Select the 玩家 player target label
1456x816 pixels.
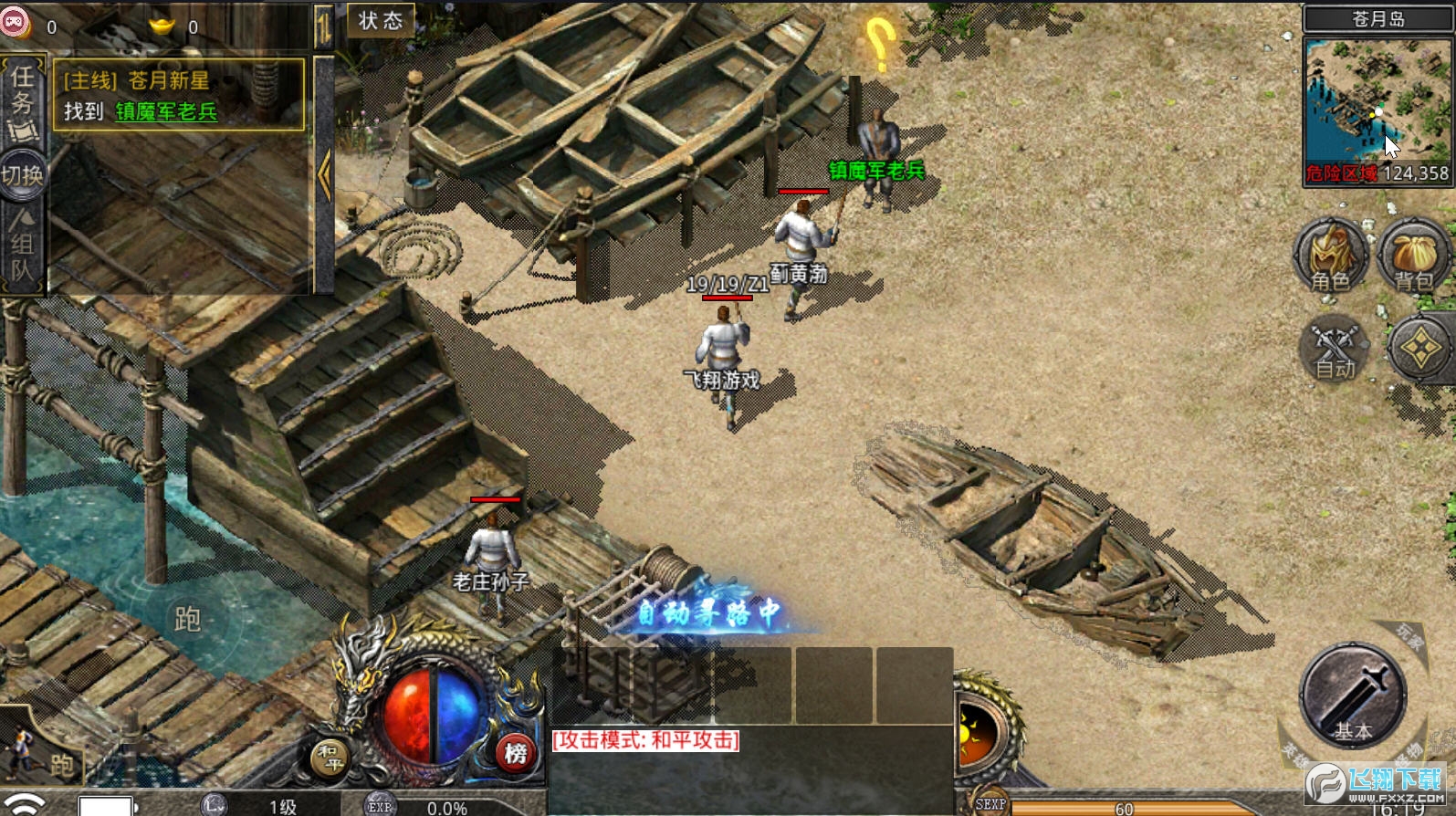pos(1409,637)
